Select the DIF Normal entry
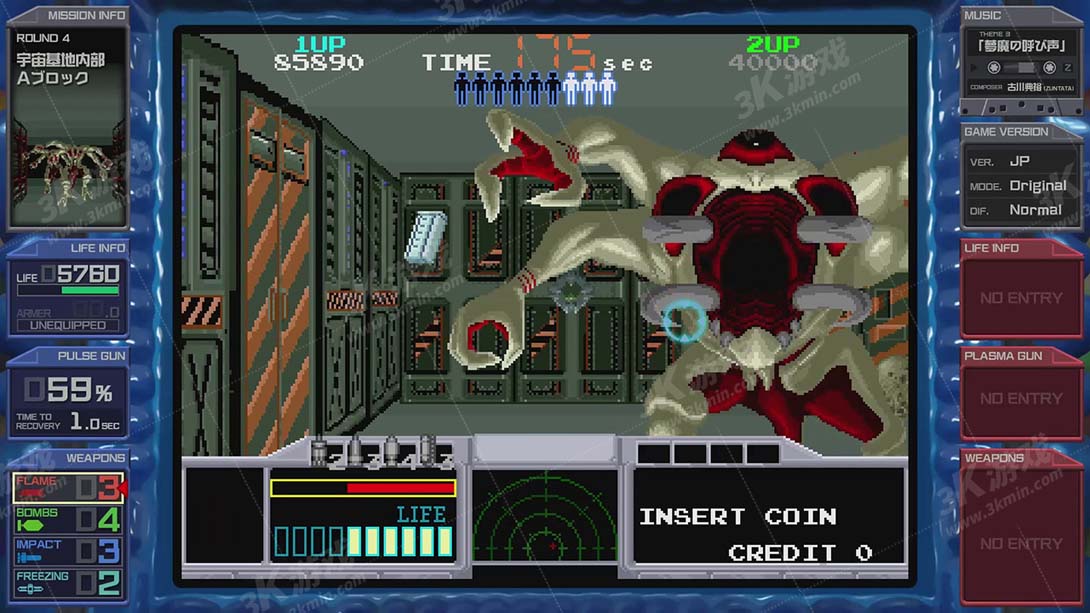Screen dimensions: 1090x613 pos(1020,210)
